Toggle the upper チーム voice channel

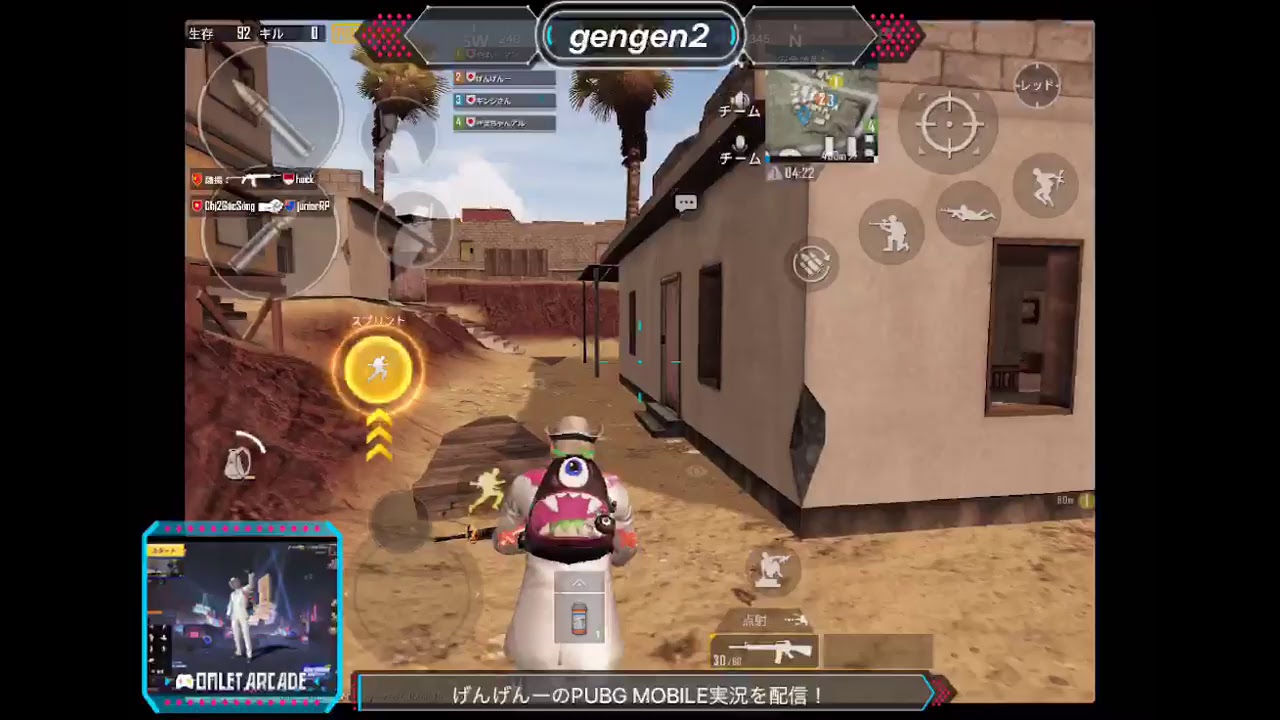[737, 111]
